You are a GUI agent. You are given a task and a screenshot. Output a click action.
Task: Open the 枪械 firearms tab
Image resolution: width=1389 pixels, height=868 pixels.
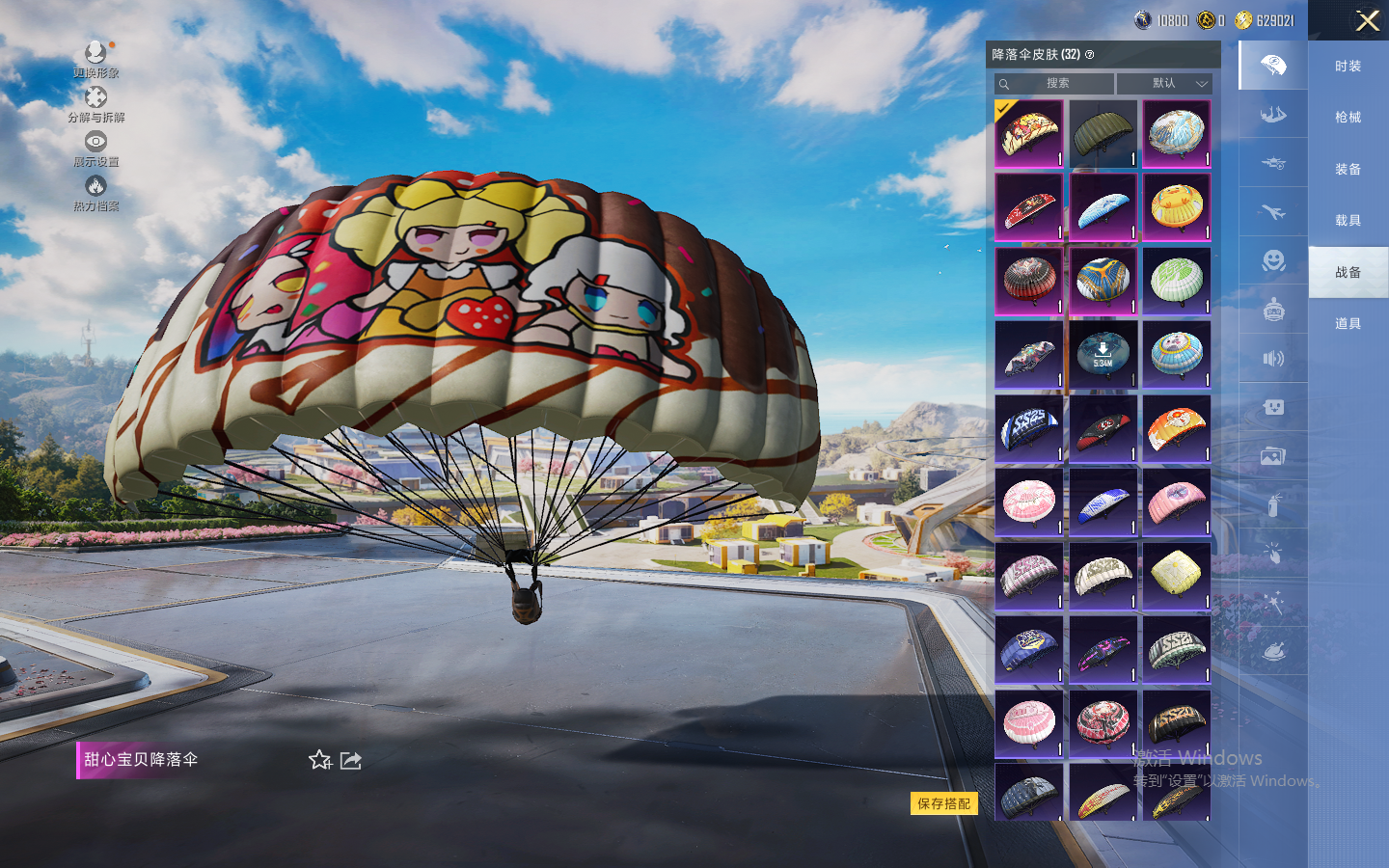(x=1348, y=118)
